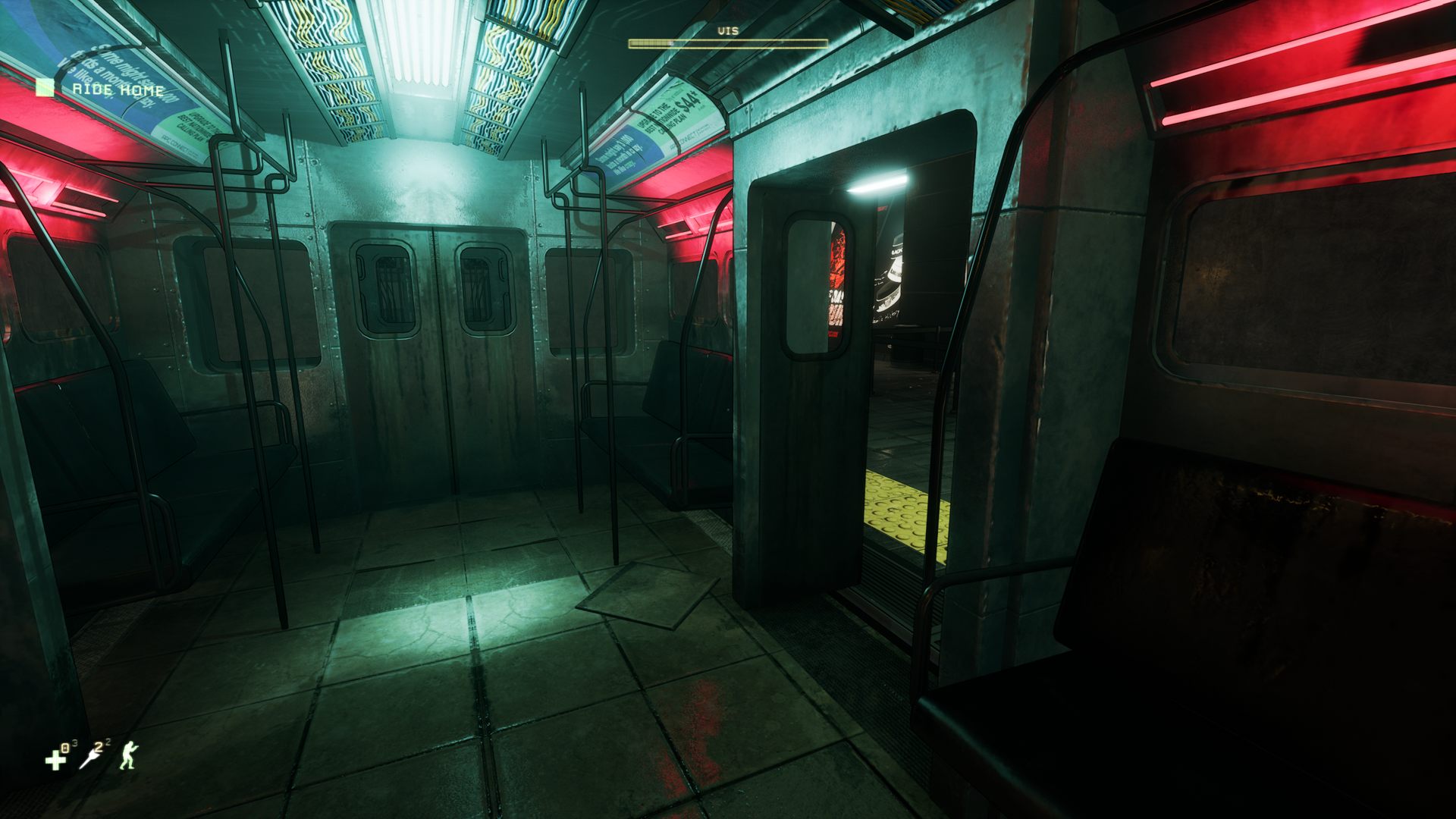The height and width of the screenshot is (819, 1456).
Task: Click the crouching figure stance icon
Action: tap(128, 756)
